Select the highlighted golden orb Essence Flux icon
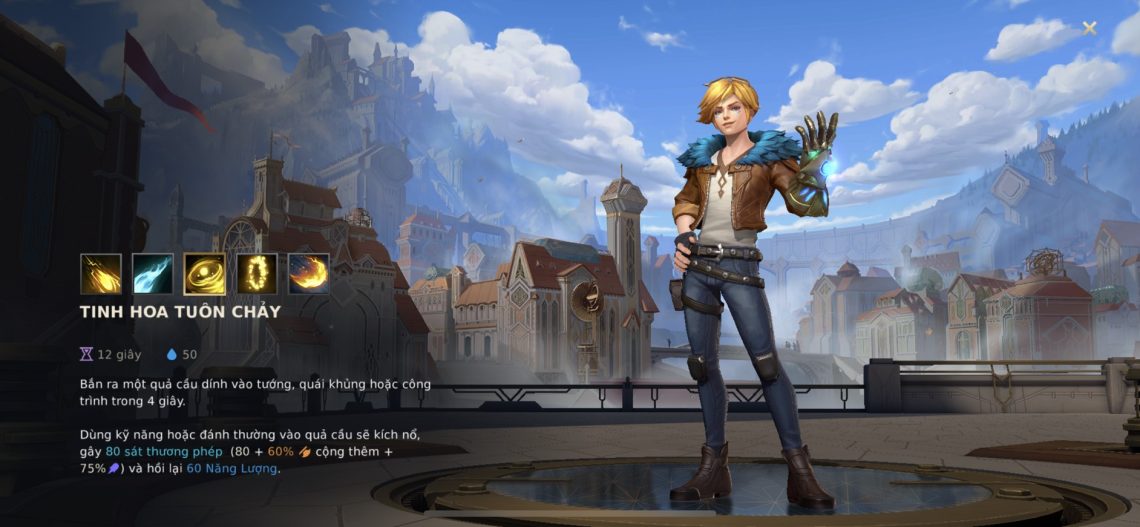 click(x=205, y=274)
